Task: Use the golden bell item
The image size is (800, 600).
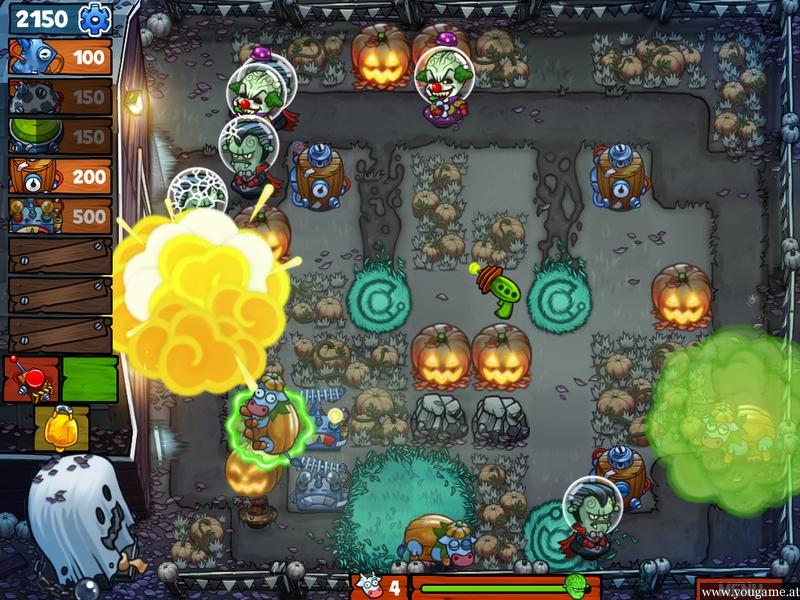Action: point(61,427)
